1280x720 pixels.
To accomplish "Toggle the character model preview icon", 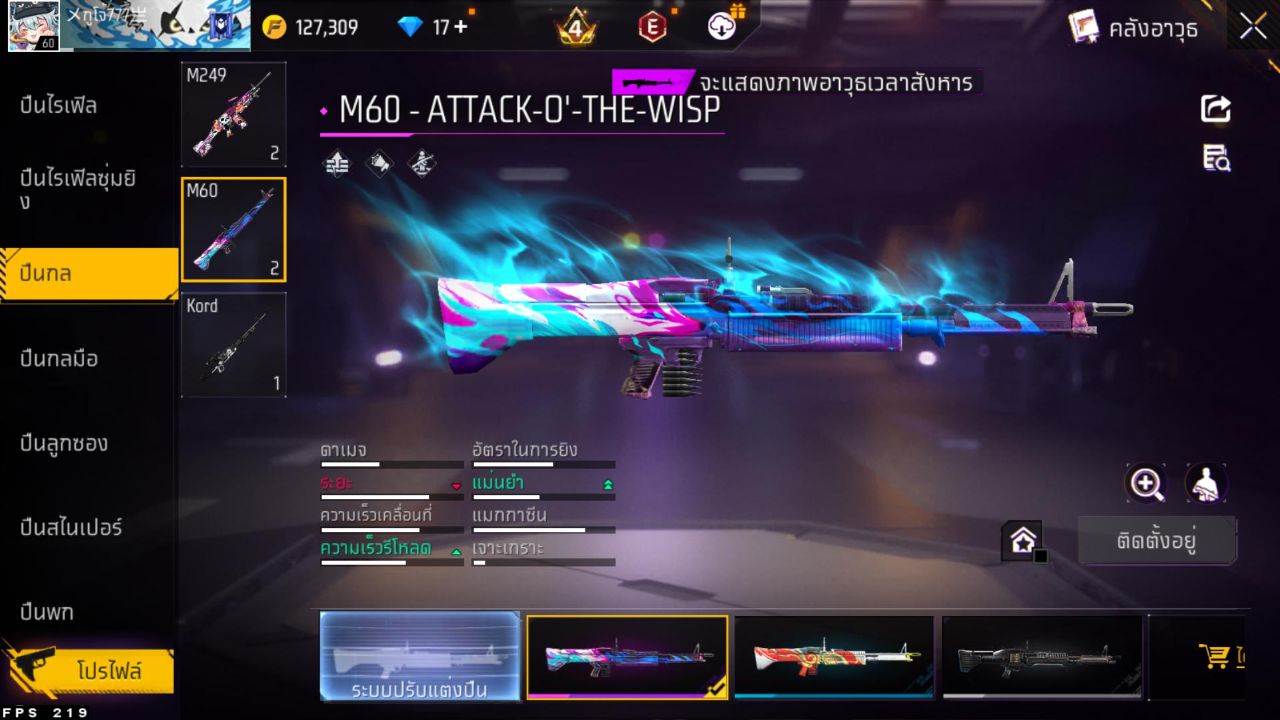I will click(1205, 484).
